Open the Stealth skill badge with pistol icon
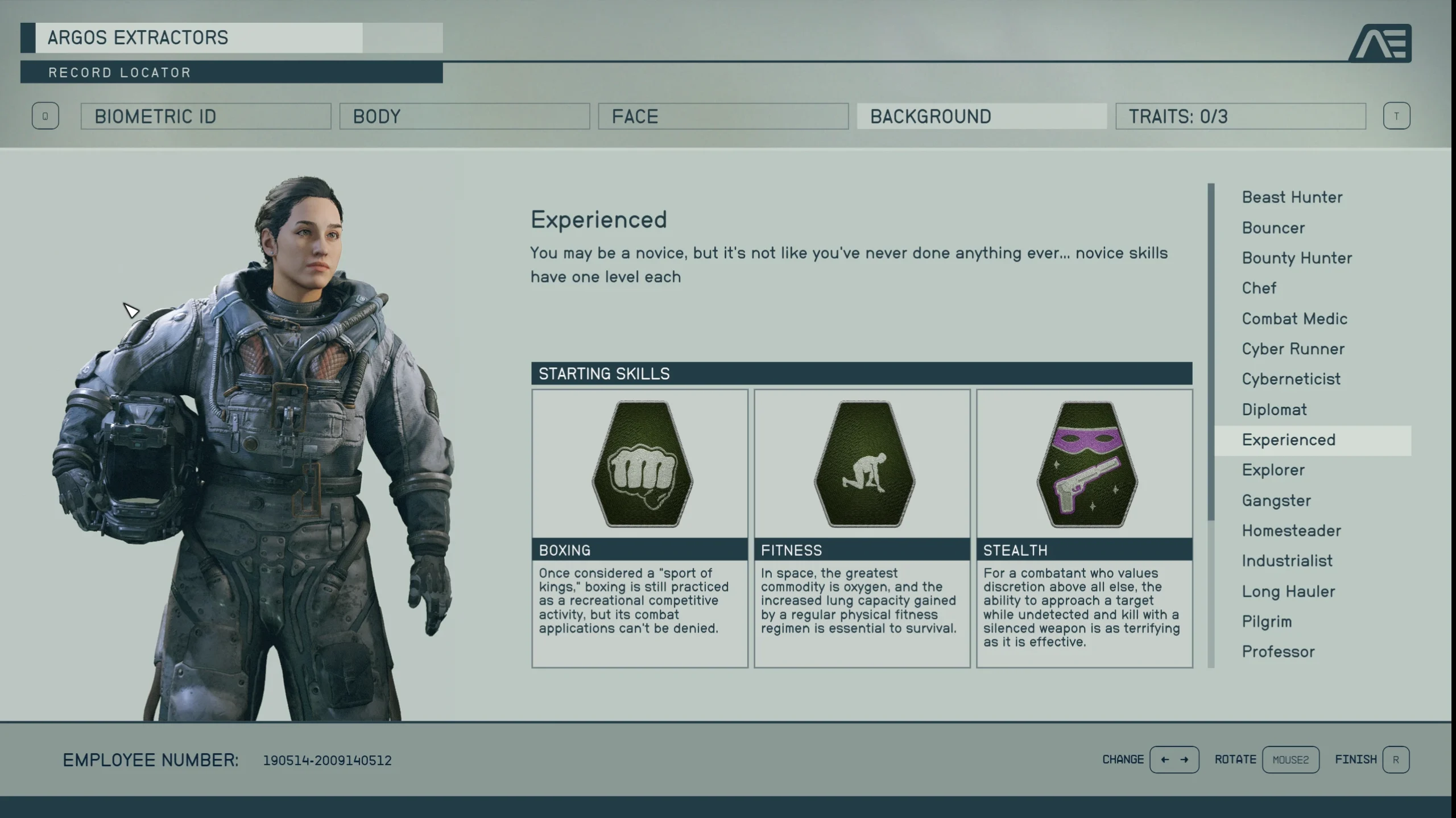The width and height of the screenshot is (1456, 818). coord(1084,464)
